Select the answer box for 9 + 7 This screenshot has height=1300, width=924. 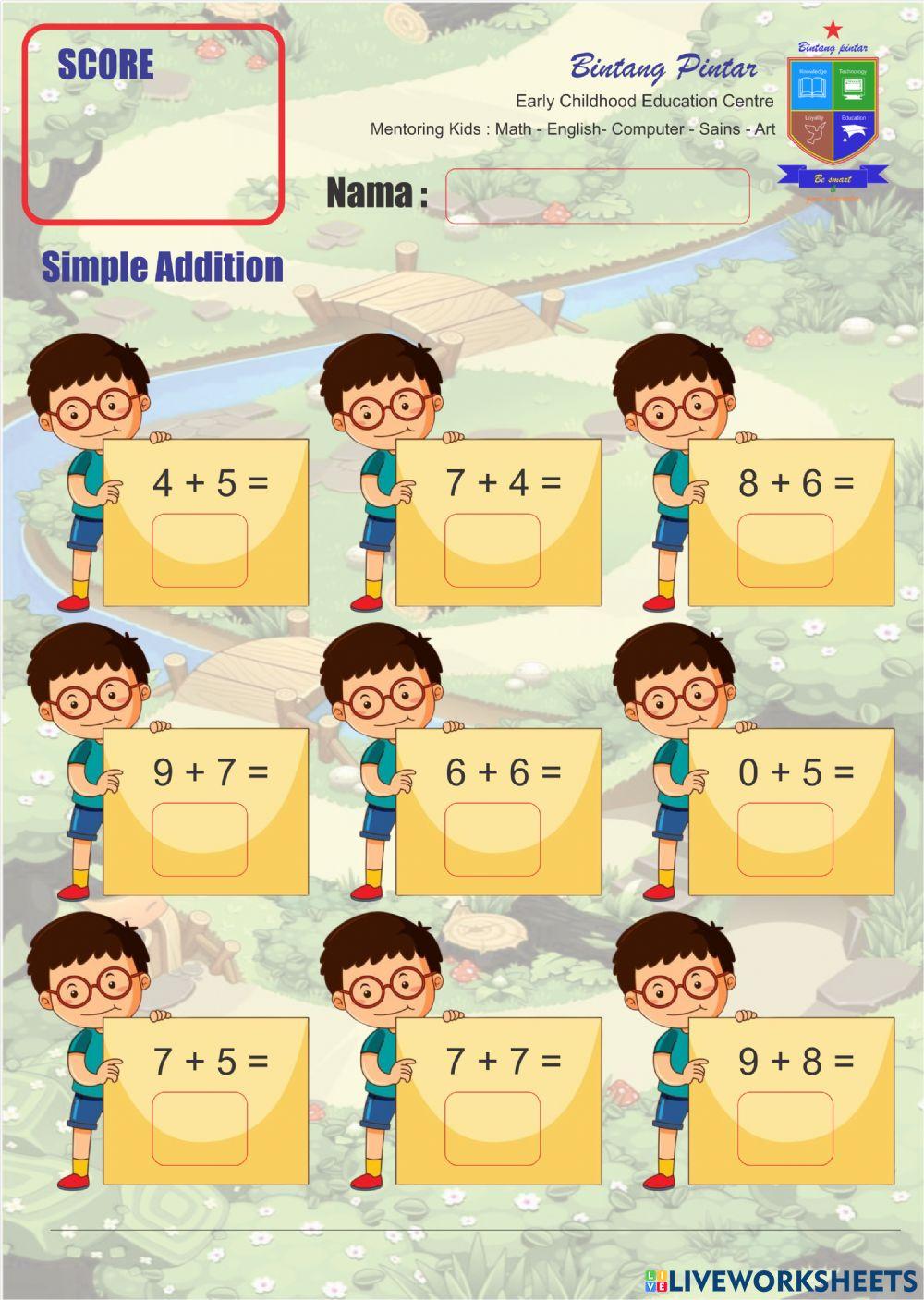point(200,840)
